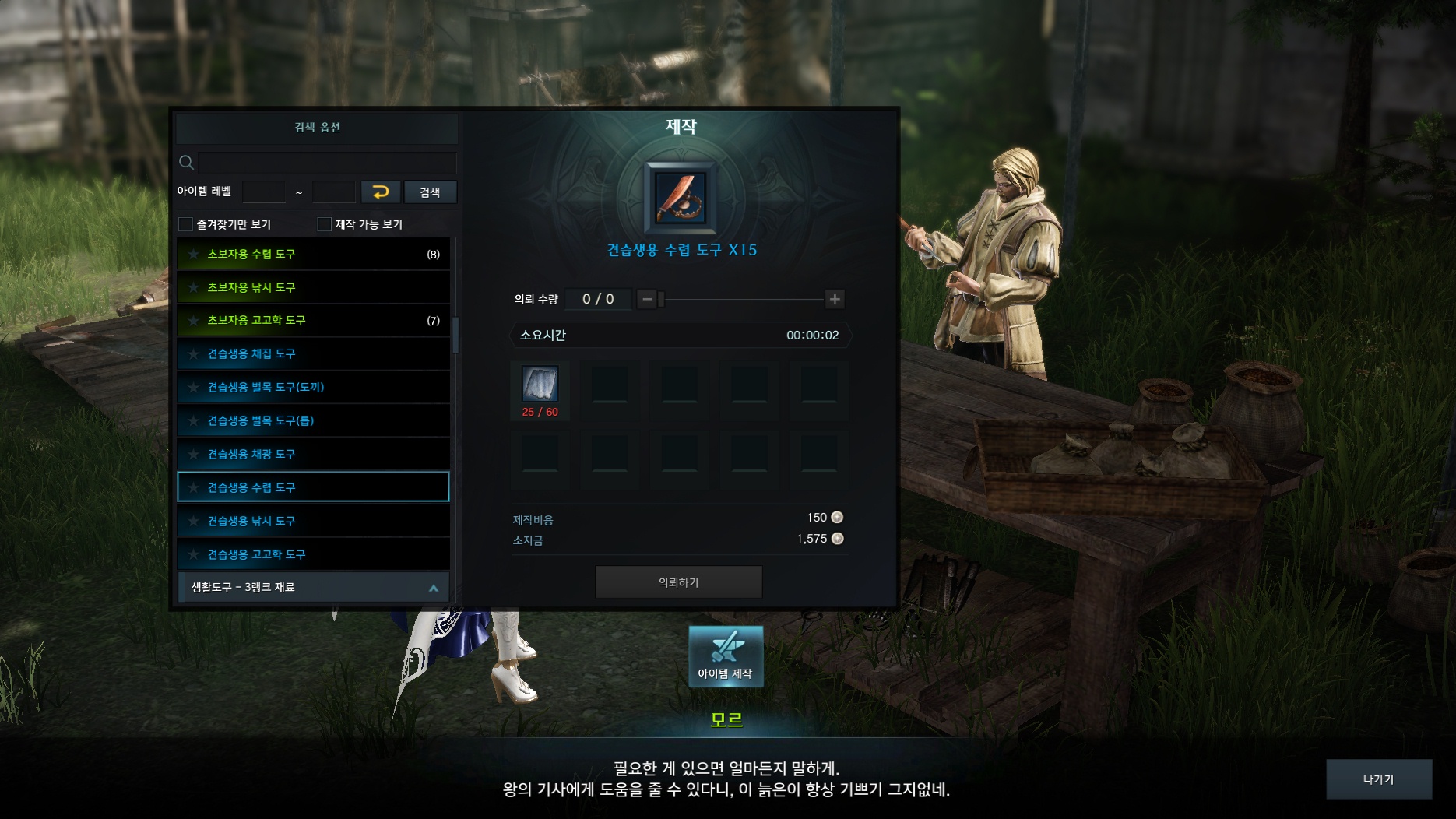The image size is (1456, 819).
Task: Focus the recipe search text field
Action: click(327, 163)
